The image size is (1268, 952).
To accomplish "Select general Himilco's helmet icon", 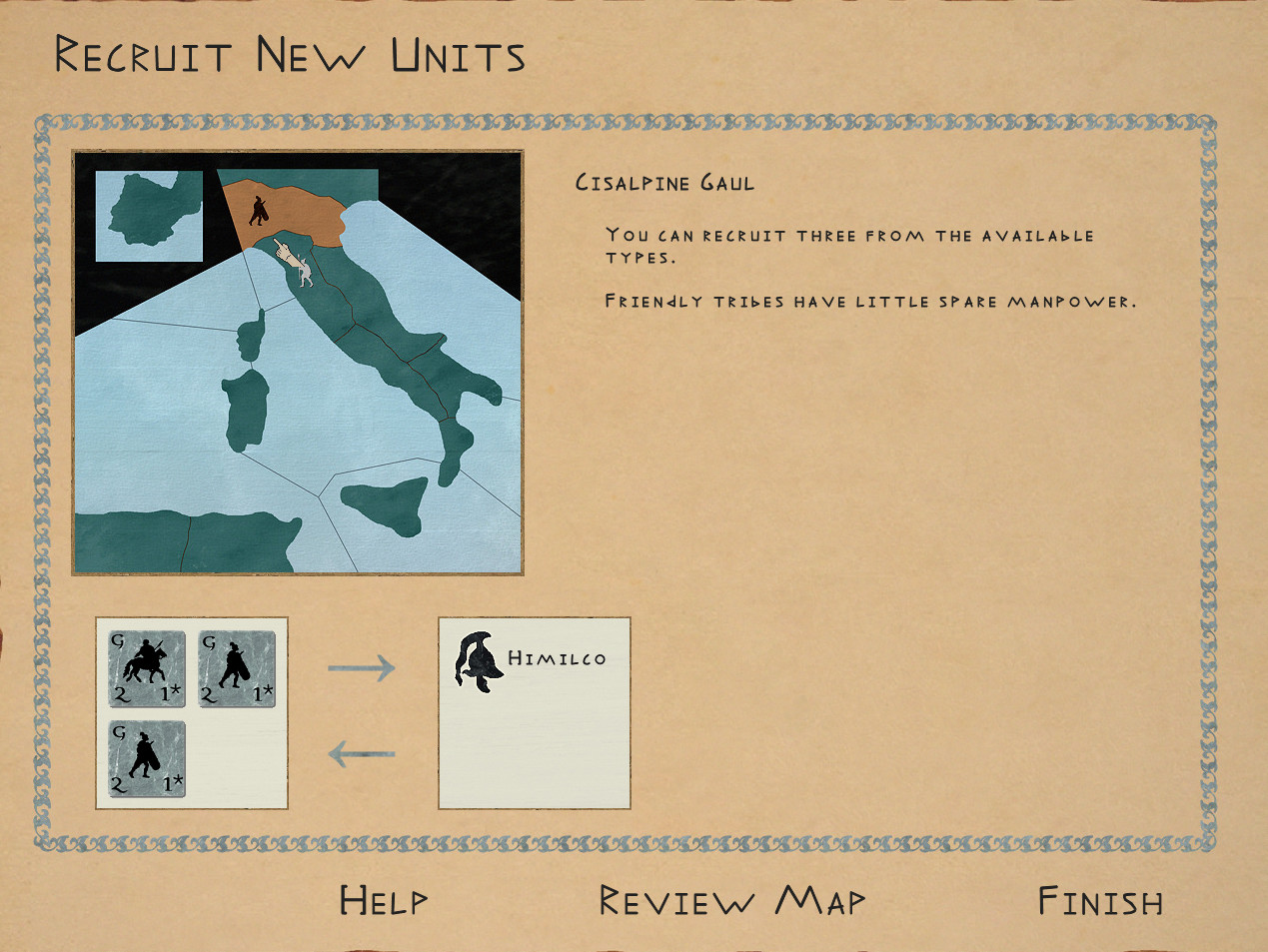I will [x=476, y=661].
